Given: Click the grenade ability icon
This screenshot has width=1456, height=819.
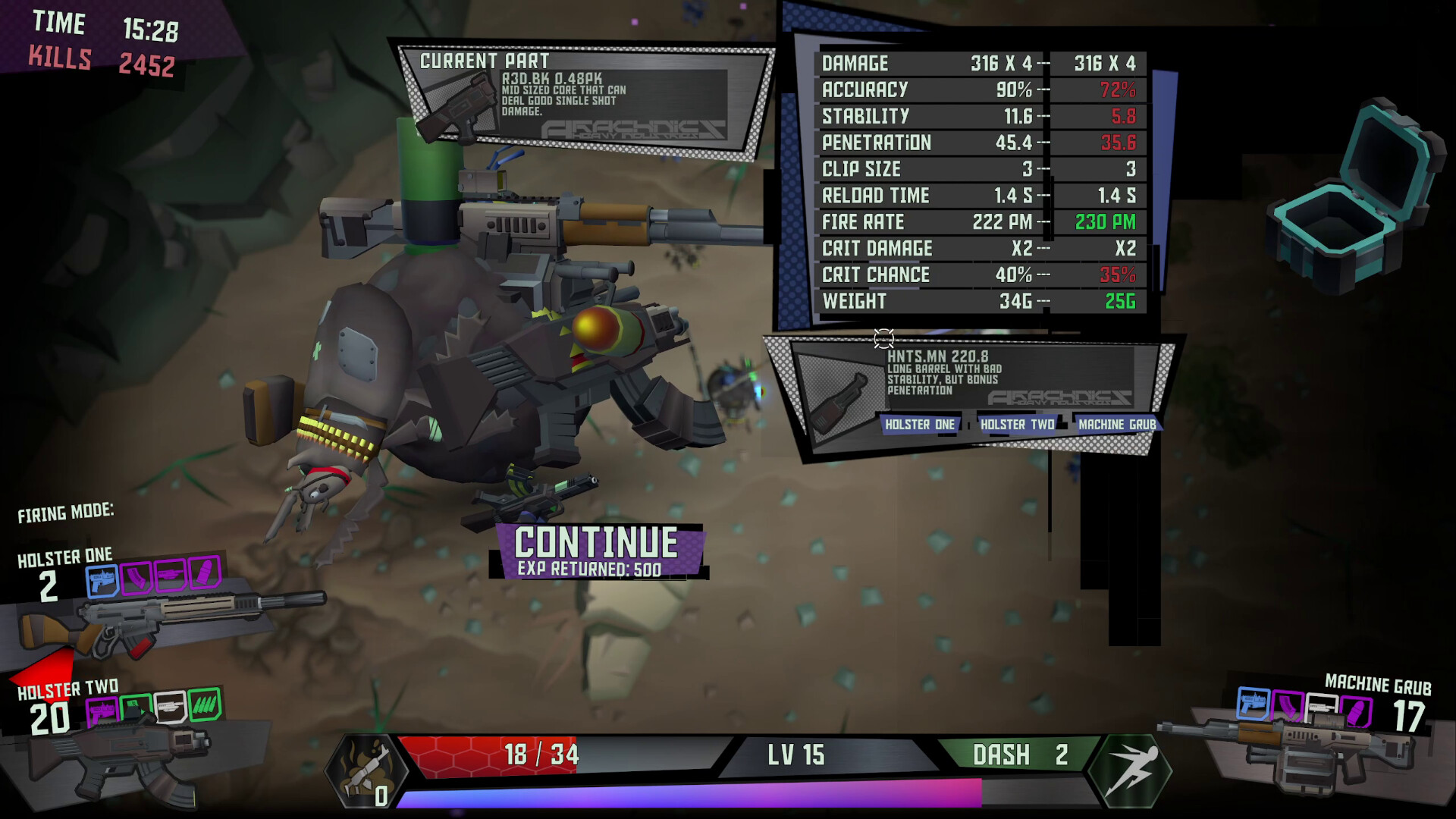Looking at the screenshot, I should (366, 770).
